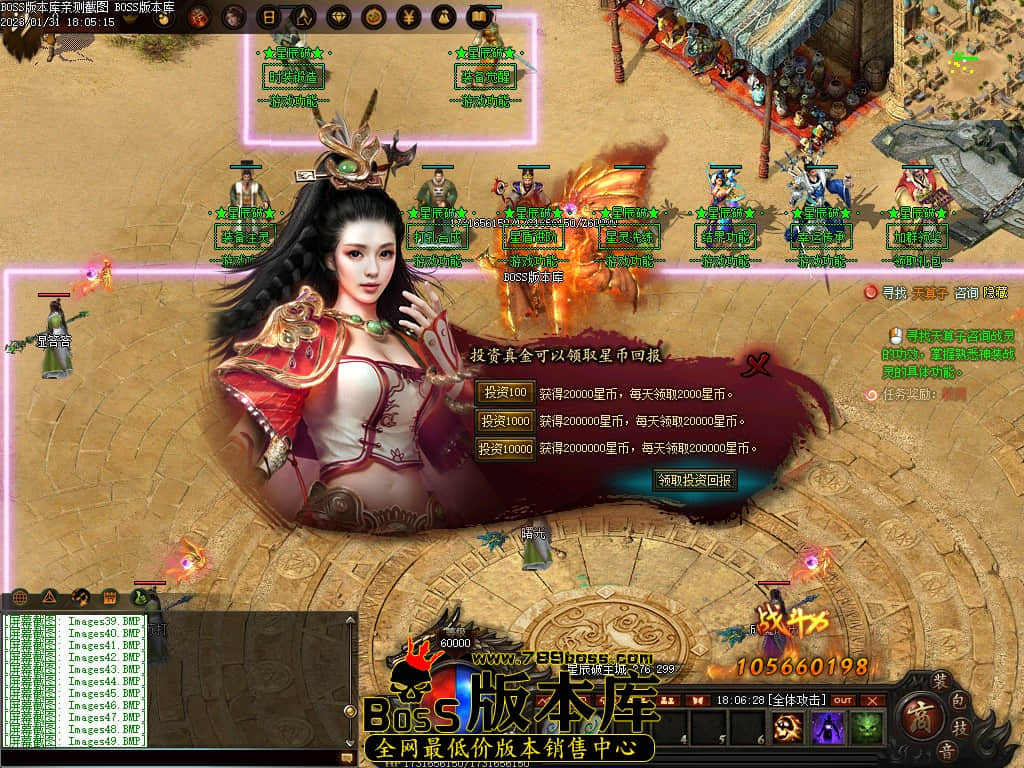Close the investment dialog with the X
The height and width of the screenshot is (768, 1024).
(x=757, y=365)
